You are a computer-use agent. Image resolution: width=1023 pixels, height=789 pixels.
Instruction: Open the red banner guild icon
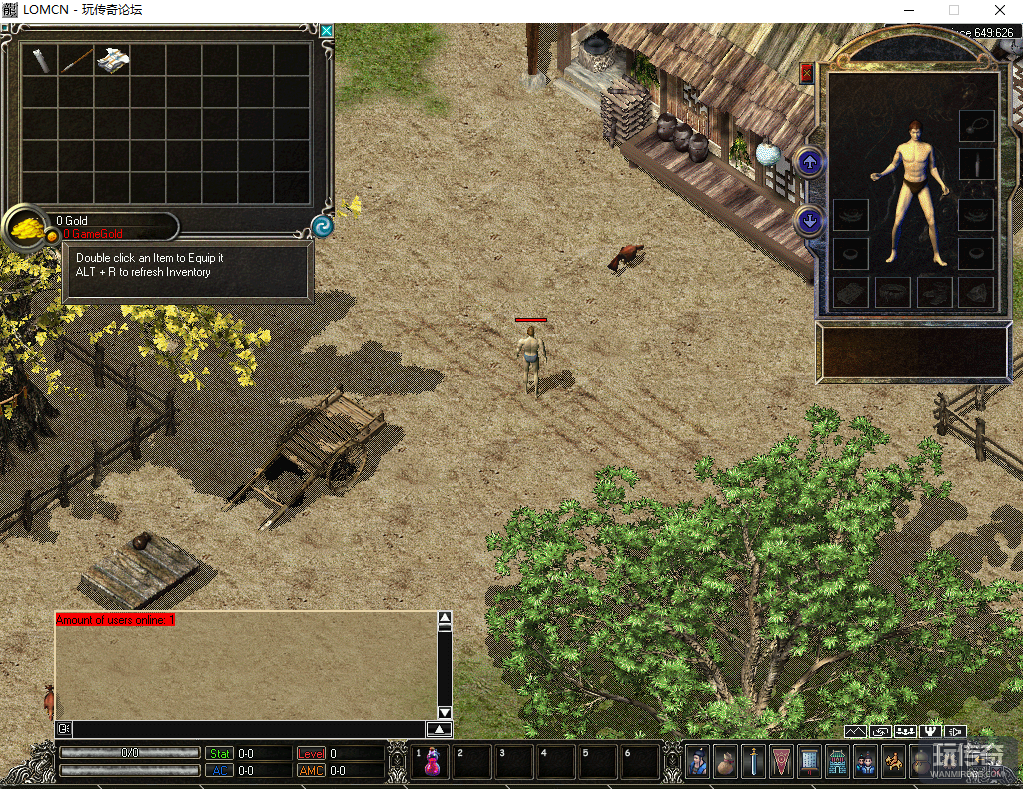click(x=782, y=762)
